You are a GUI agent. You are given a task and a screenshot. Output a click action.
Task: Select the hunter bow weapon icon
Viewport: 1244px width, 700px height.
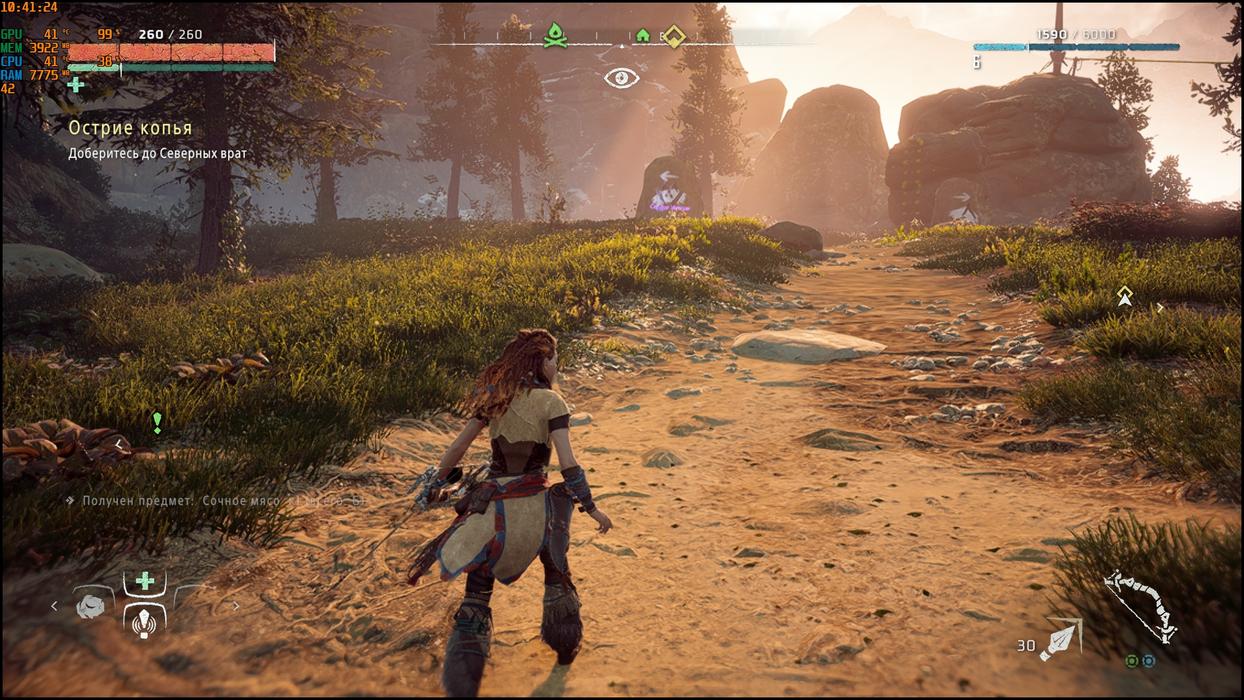click(x=1140, y=605)
